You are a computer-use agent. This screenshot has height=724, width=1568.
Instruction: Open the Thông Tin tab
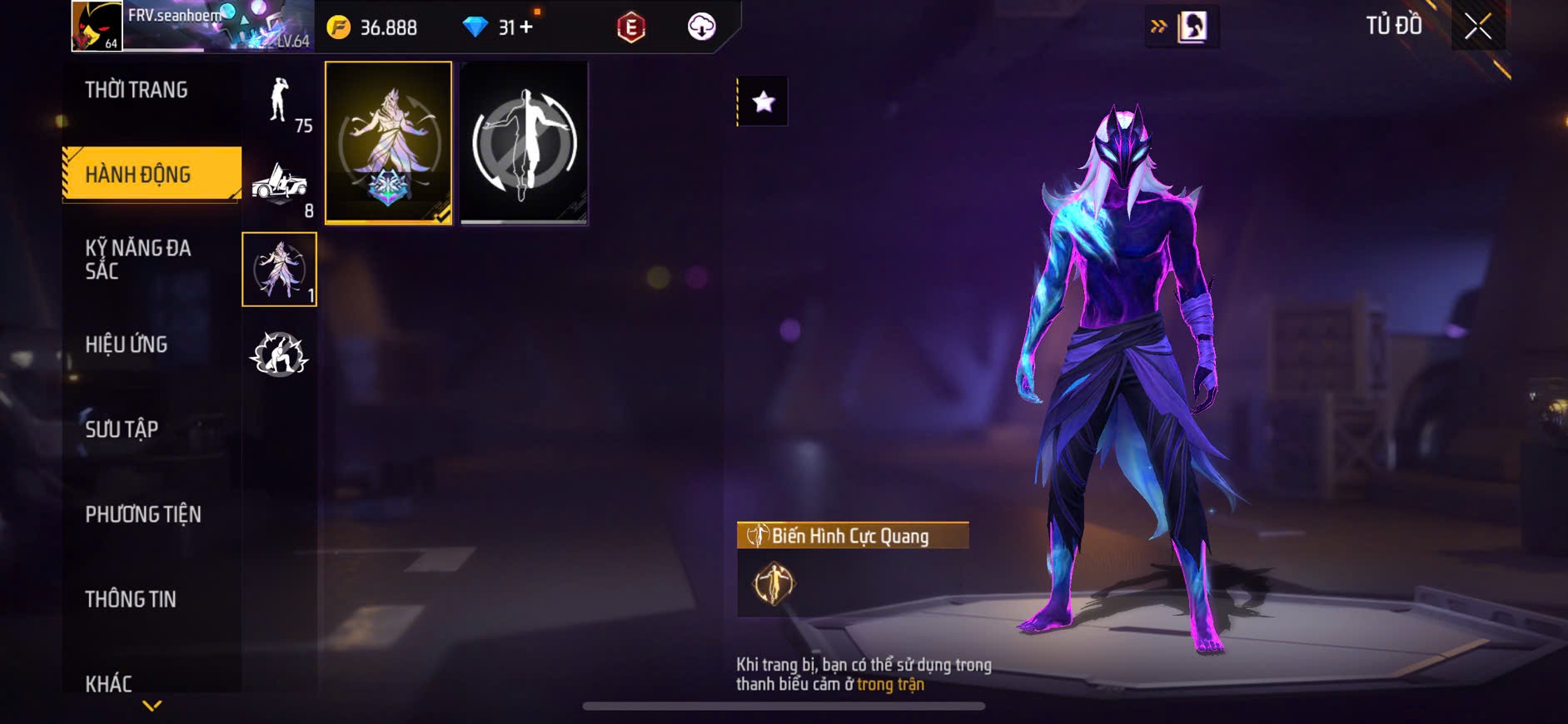[x=131, y=599]
